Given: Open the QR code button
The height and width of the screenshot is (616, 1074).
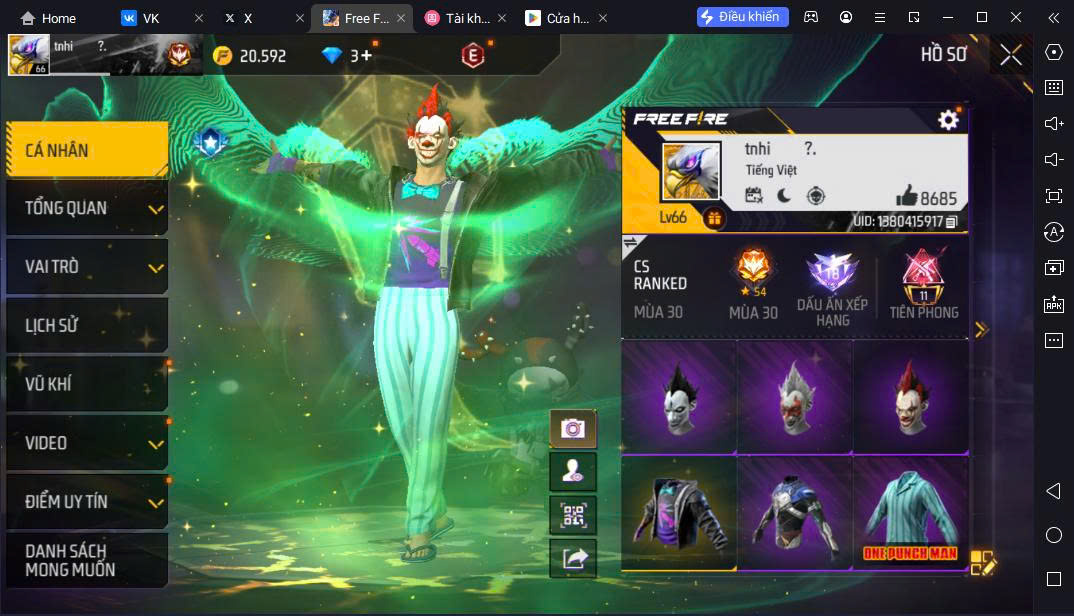Looking at the screenshot, I should click(x=573, y=515).
